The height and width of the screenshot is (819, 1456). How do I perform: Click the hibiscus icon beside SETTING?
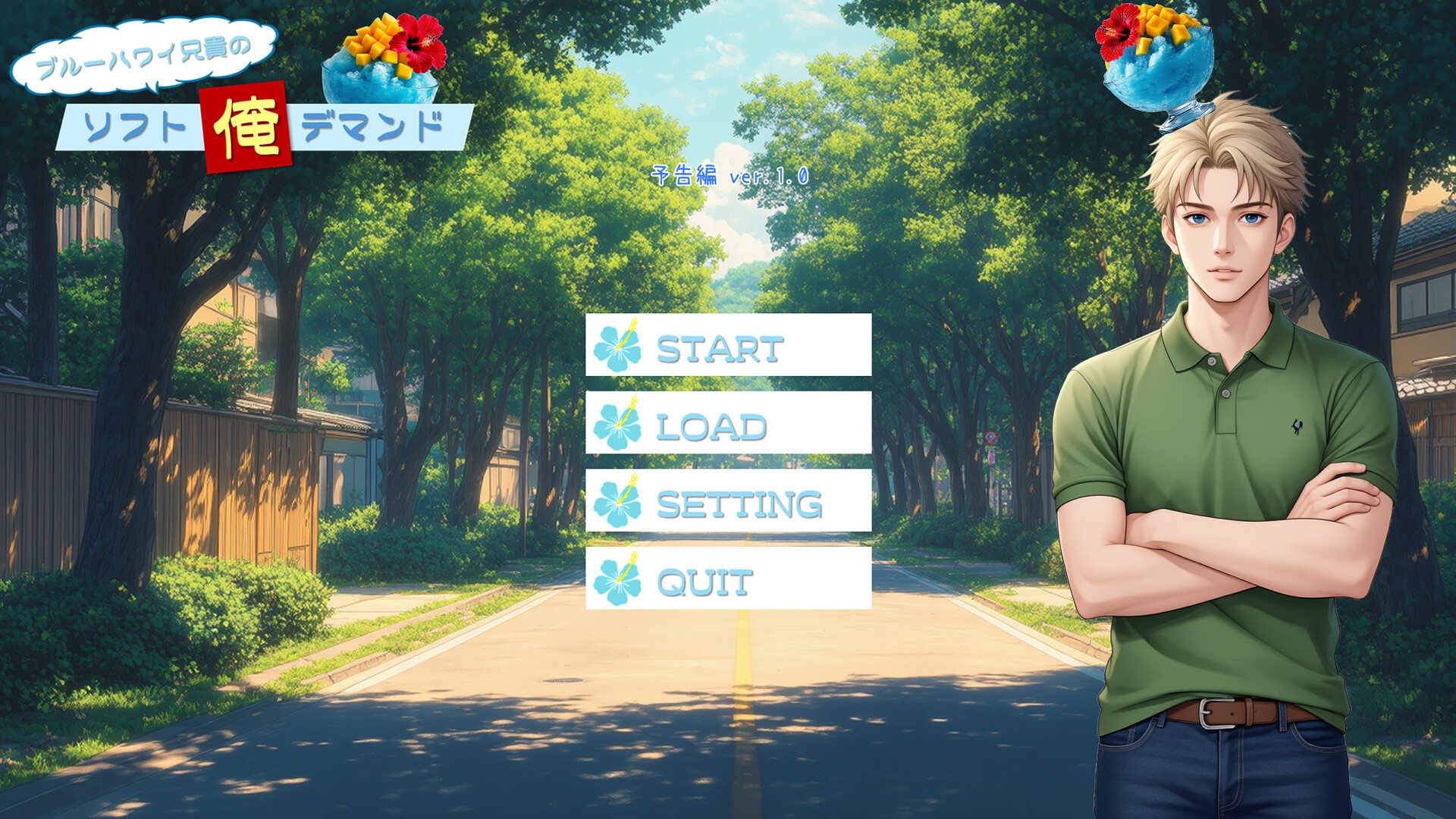coord(619,502)
